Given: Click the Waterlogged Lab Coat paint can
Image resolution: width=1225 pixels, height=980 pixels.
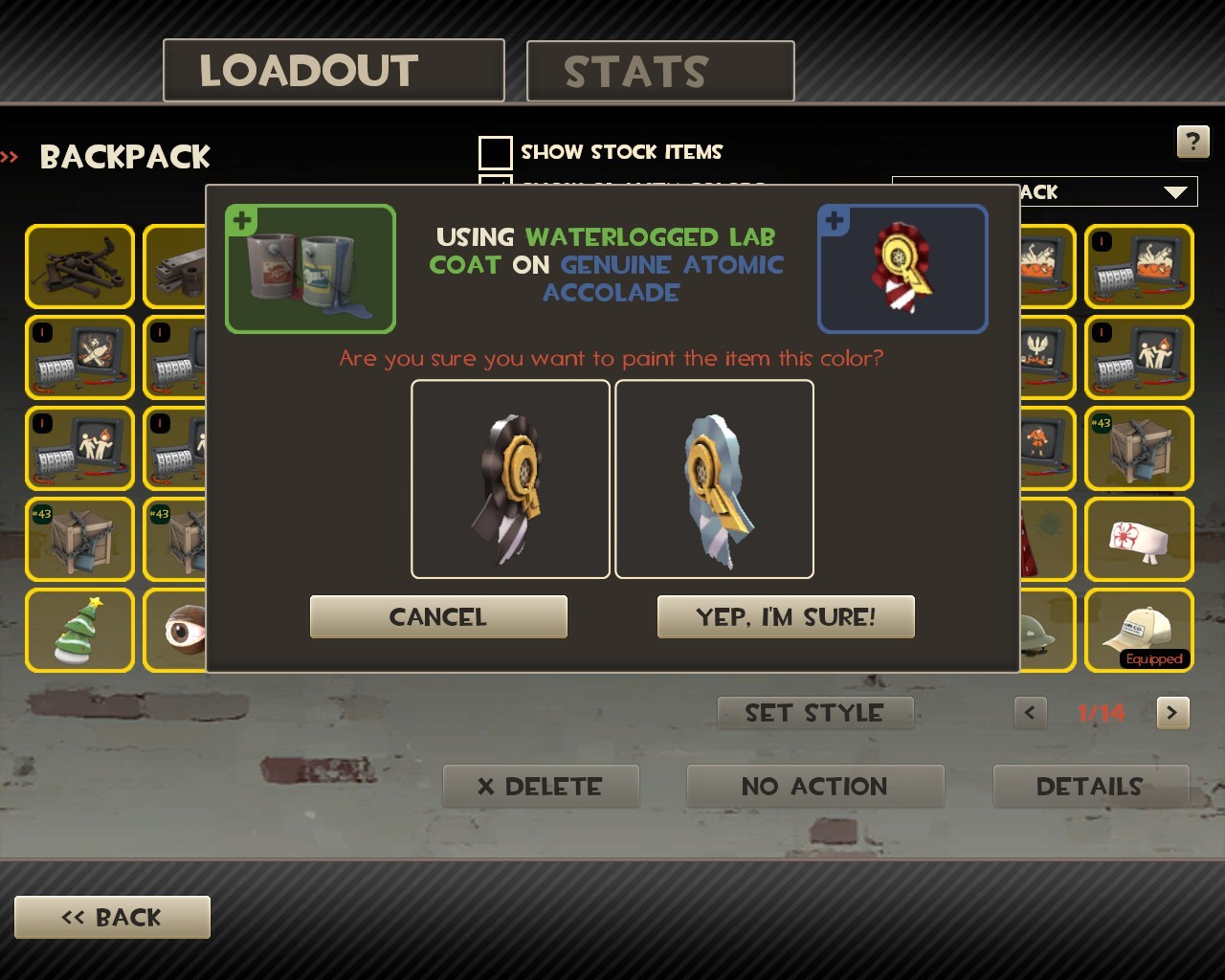Looking at the screenshot, I should coord(310,269).
